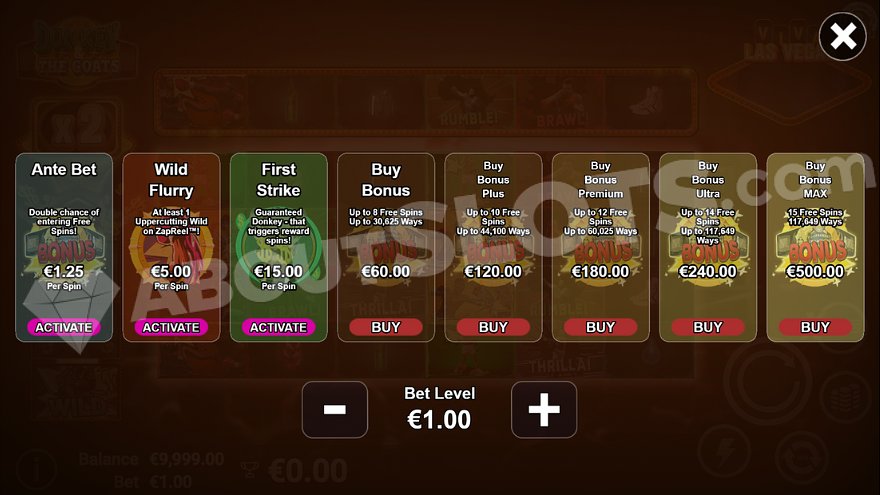Activate the Ante Bet feature
The height and width of the screenshot is (495, 880).
(64, 327)
